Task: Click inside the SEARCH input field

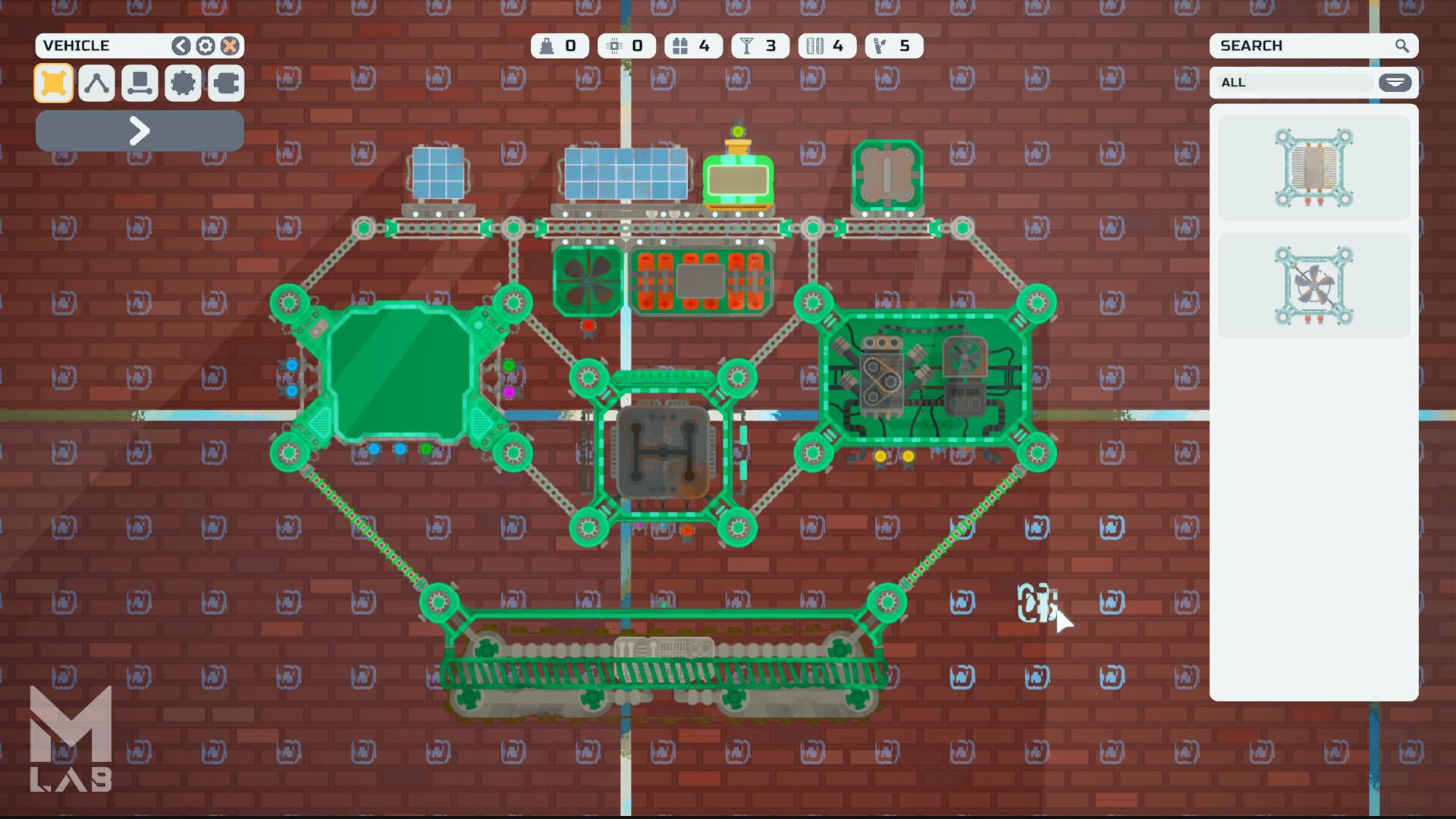Action: (1289, 45)
